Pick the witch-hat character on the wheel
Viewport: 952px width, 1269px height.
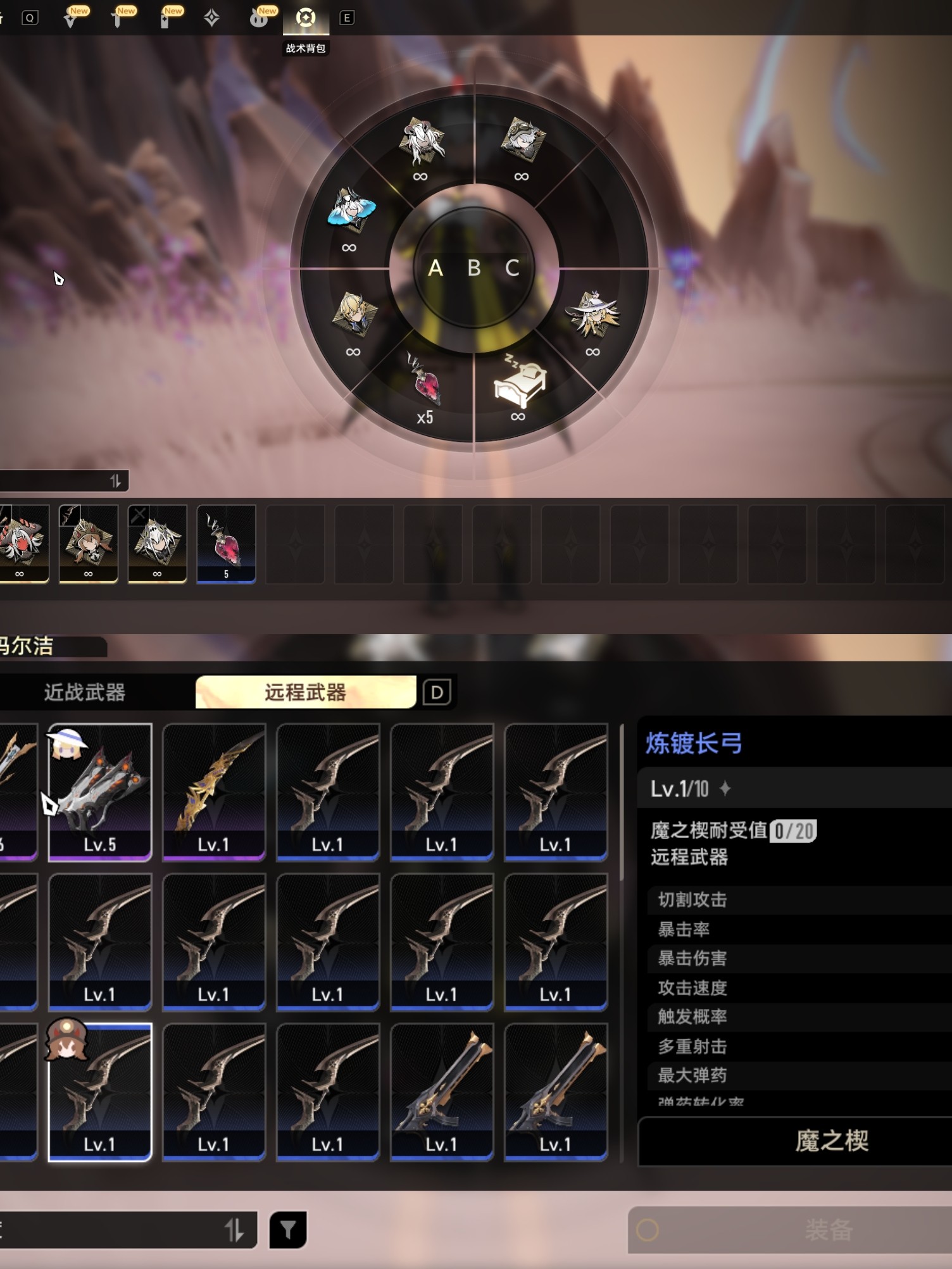pyautogui.click(x=592, y=315)
